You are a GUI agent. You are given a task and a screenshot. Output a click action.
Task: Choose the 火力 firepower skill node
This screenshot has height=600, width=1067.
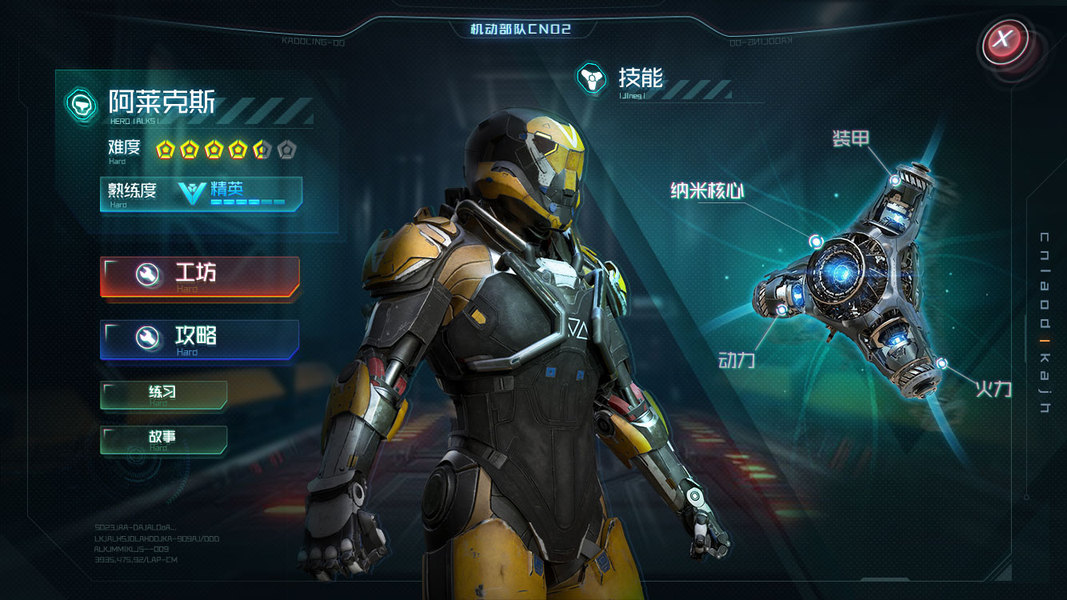click(942, 361)
